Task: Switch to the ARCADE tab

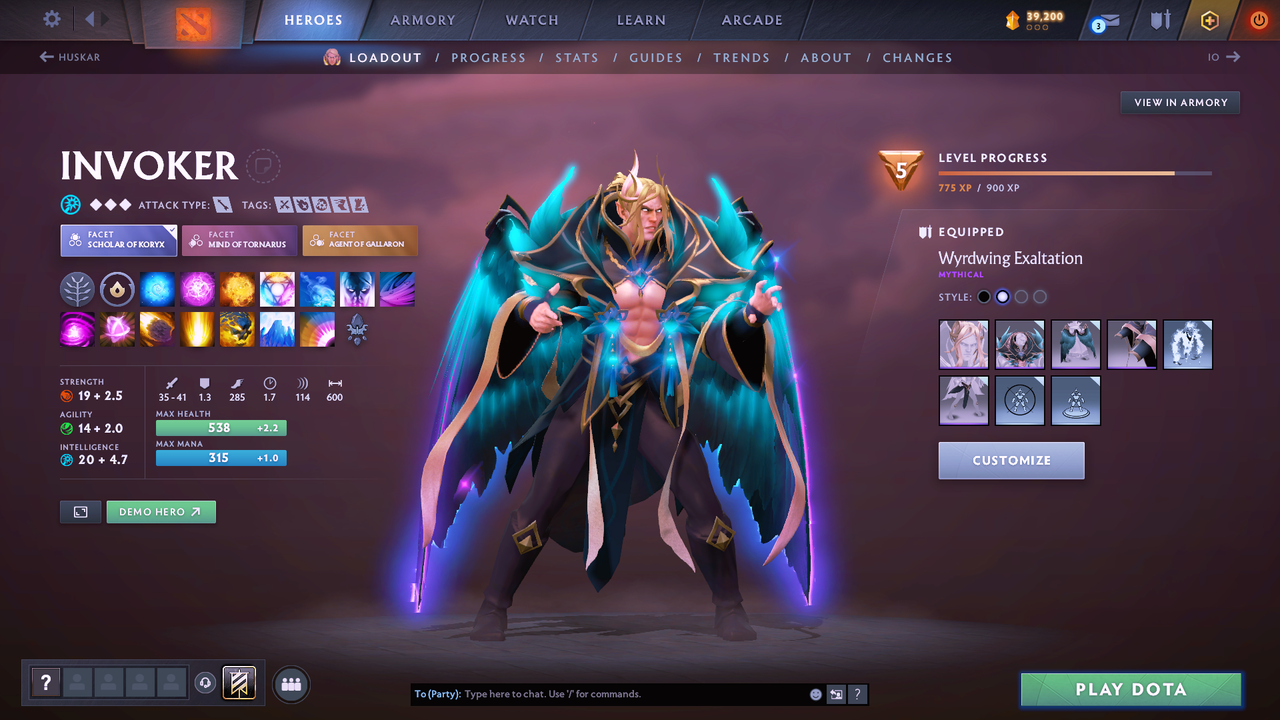Action: point(751,19)
